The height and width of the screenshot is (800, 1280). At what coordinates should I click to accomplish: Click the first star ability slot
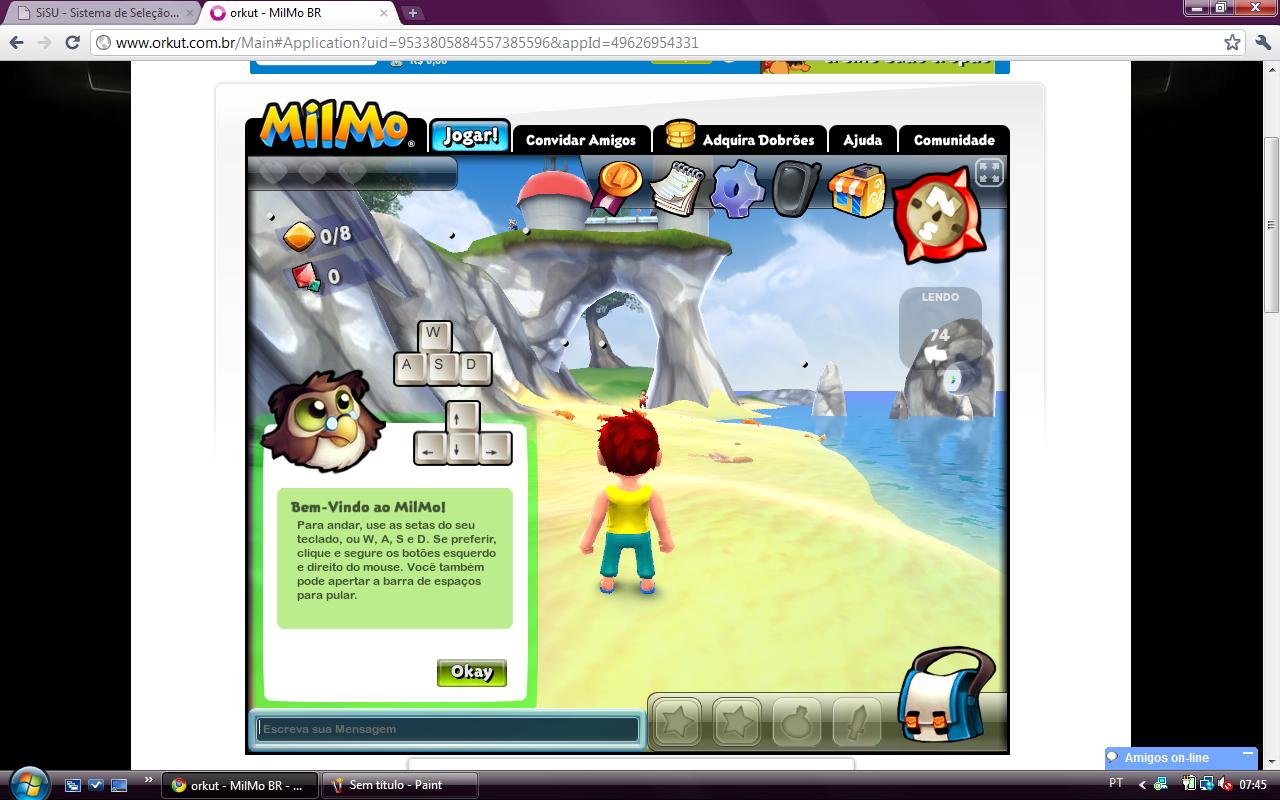[x=676, y=721]
